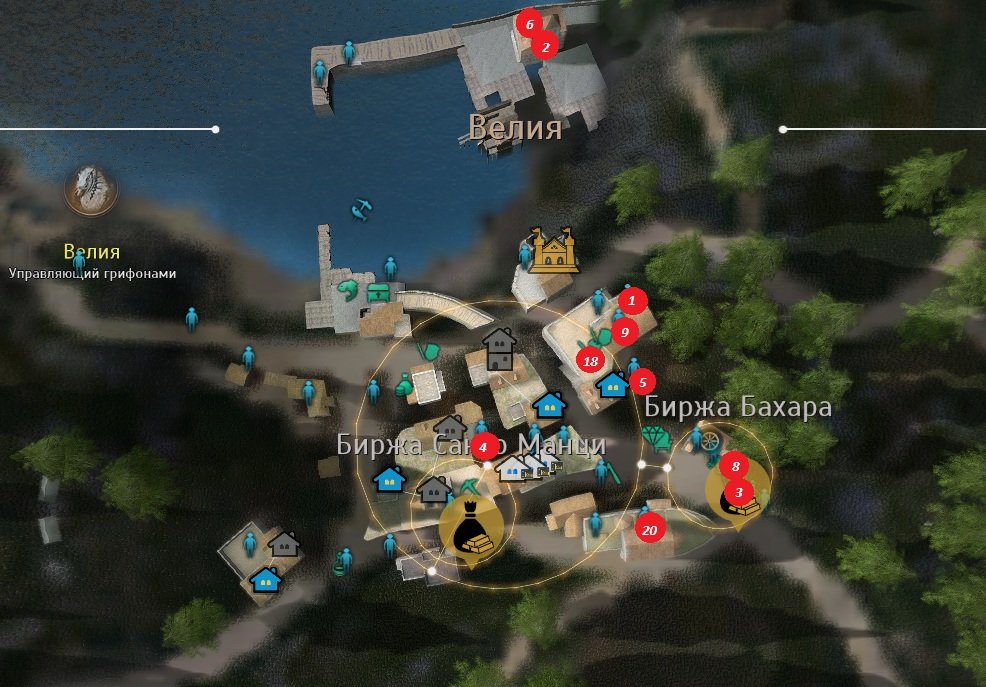Select the red marker numbered 5

[641, 381]
